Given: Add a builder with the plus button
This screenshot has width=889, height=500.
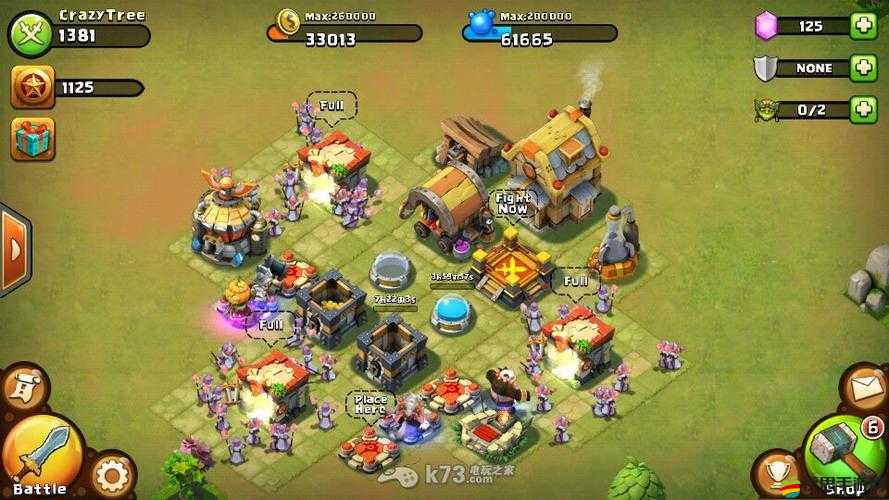Looking at the screenshot, I should (863, 109).
